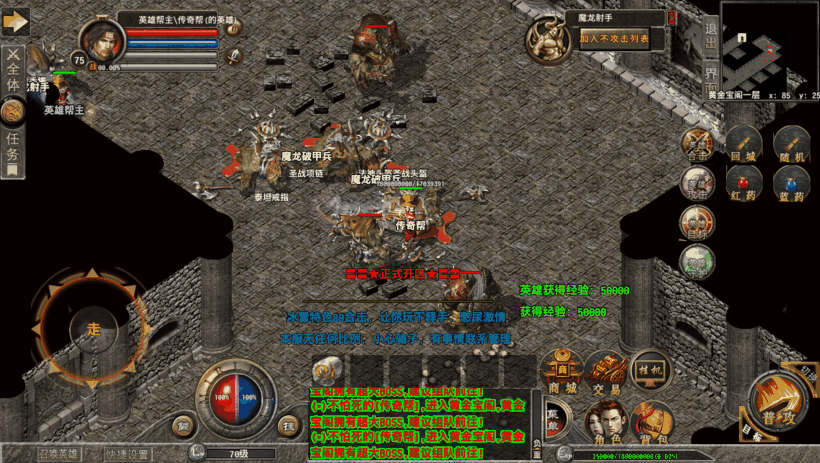Open the minimap
This screenshot has width=820, height=463.
point(767,44)
